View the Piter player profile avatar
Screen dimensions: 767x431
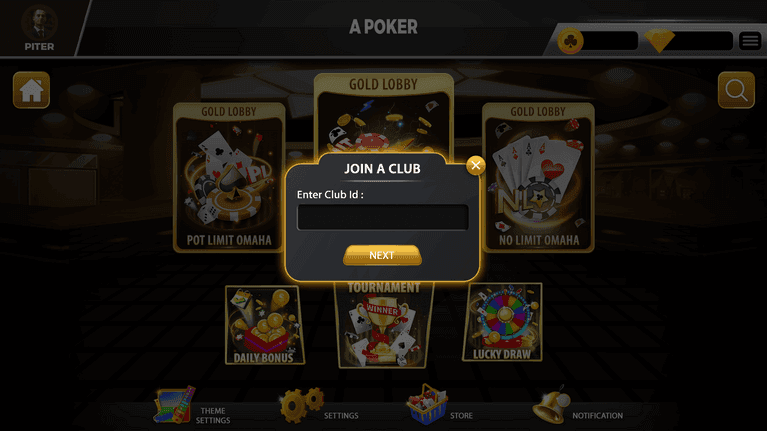click(39, 24)
